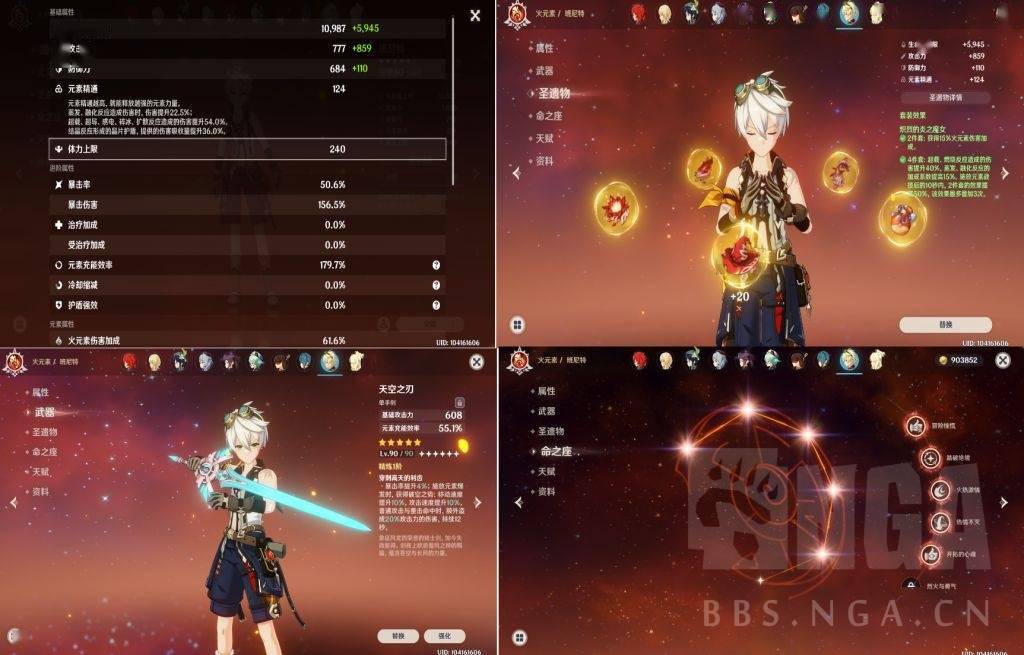Open the 圣遗物详情 artifact details button

click(x=945, y=98)
